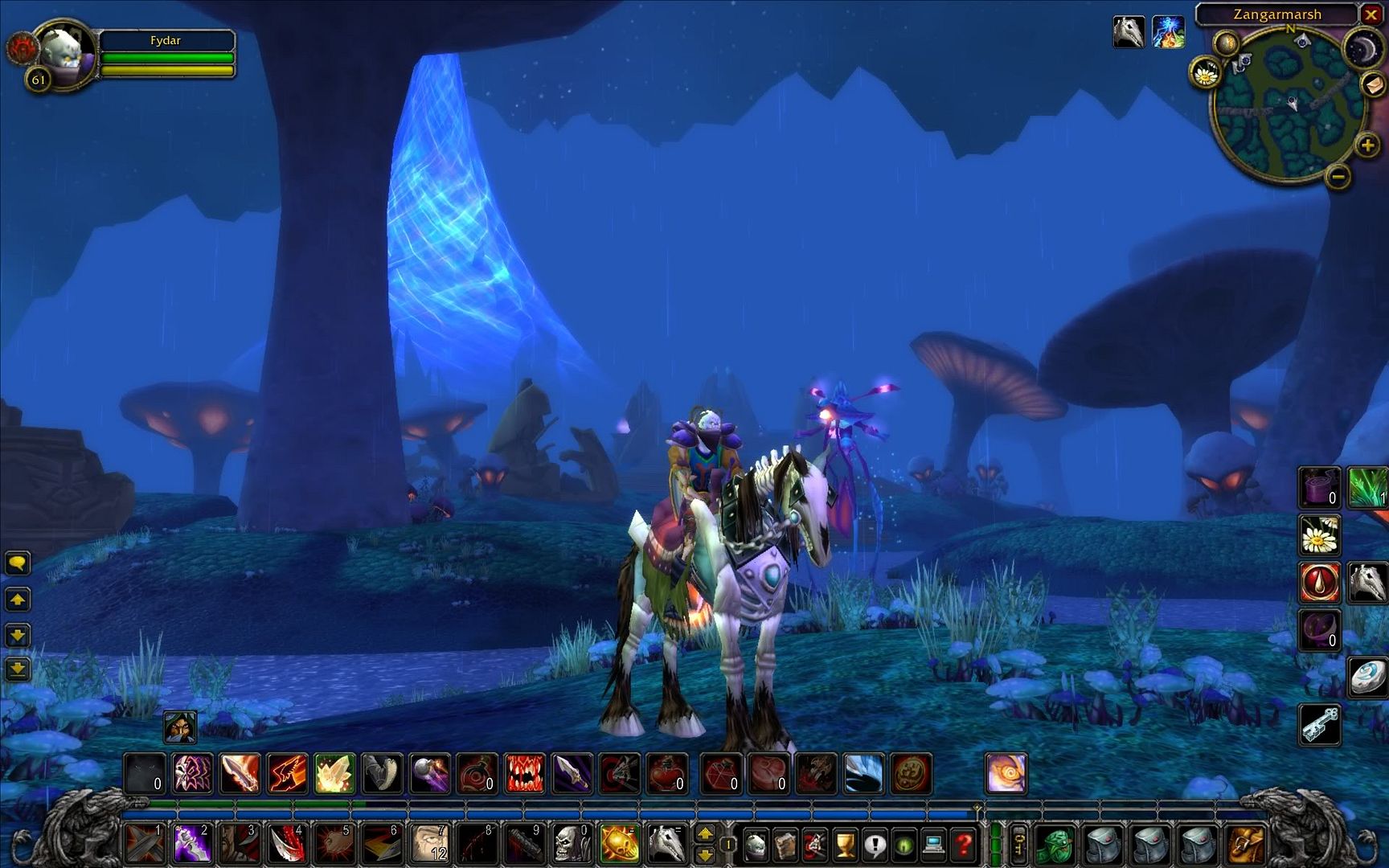1389x868 pixels.
Task: Cast the golden swirl spell on the hotbar
Action: coord(1005,774)
